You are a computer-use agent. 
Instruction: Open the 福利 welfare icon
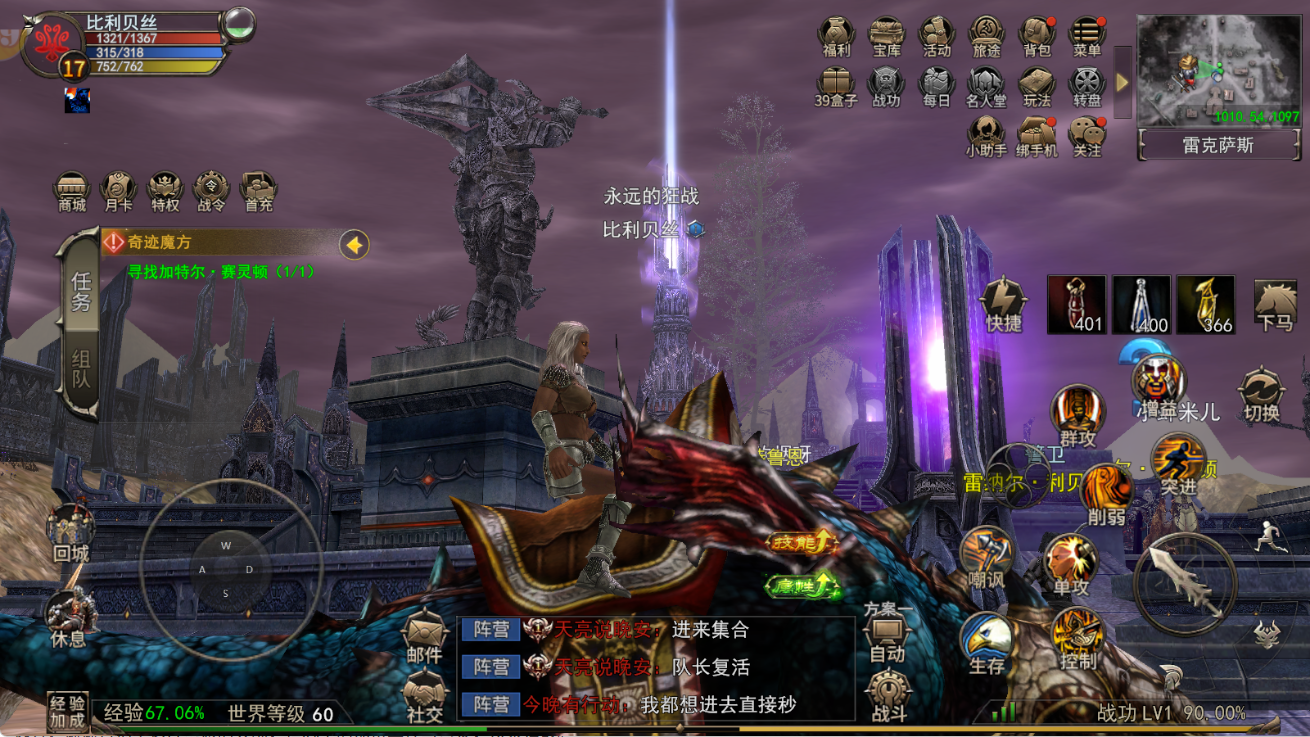835,37
